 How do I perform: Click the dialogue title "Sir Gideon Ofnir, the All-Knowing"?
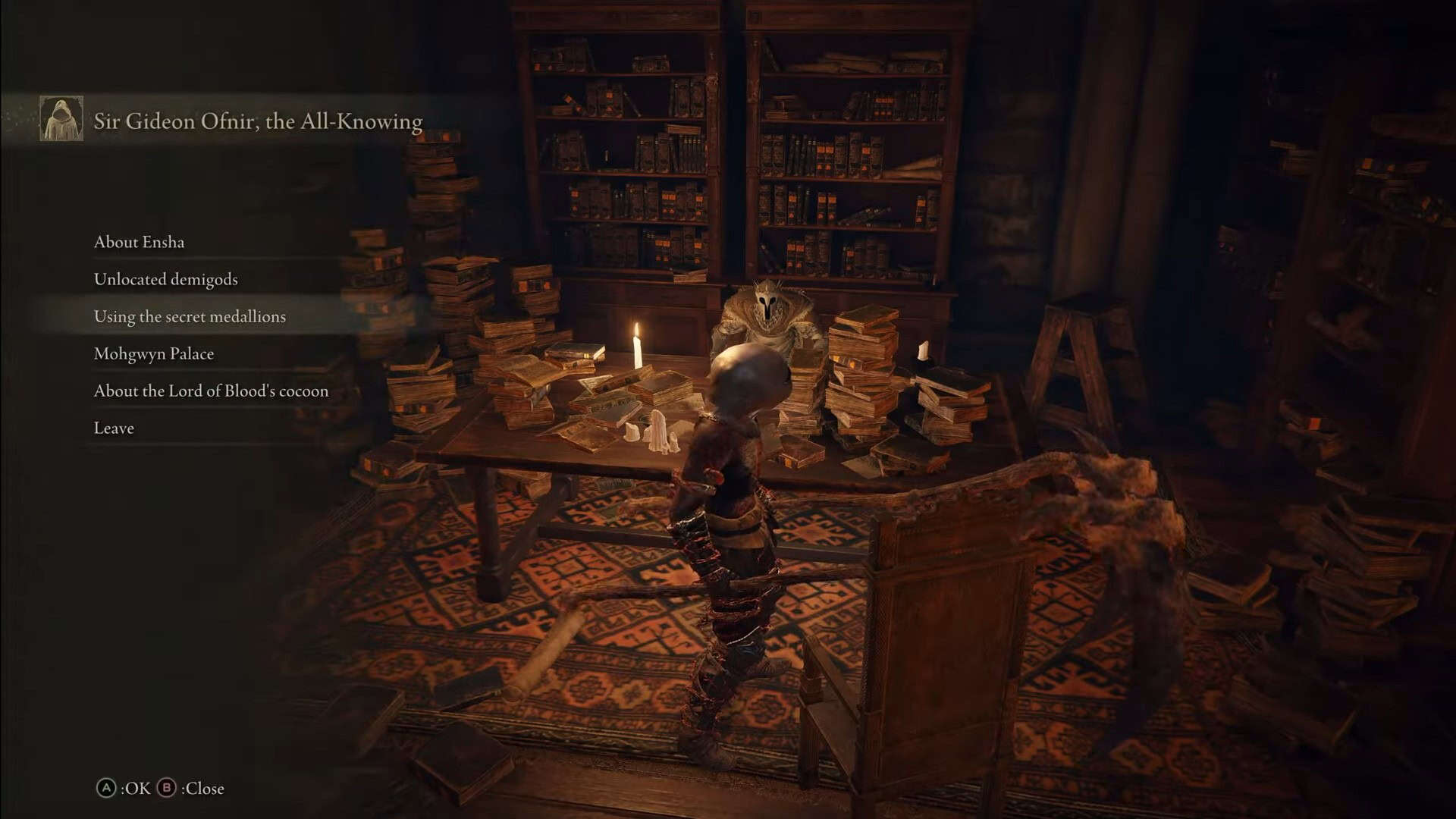click(258, 120)
